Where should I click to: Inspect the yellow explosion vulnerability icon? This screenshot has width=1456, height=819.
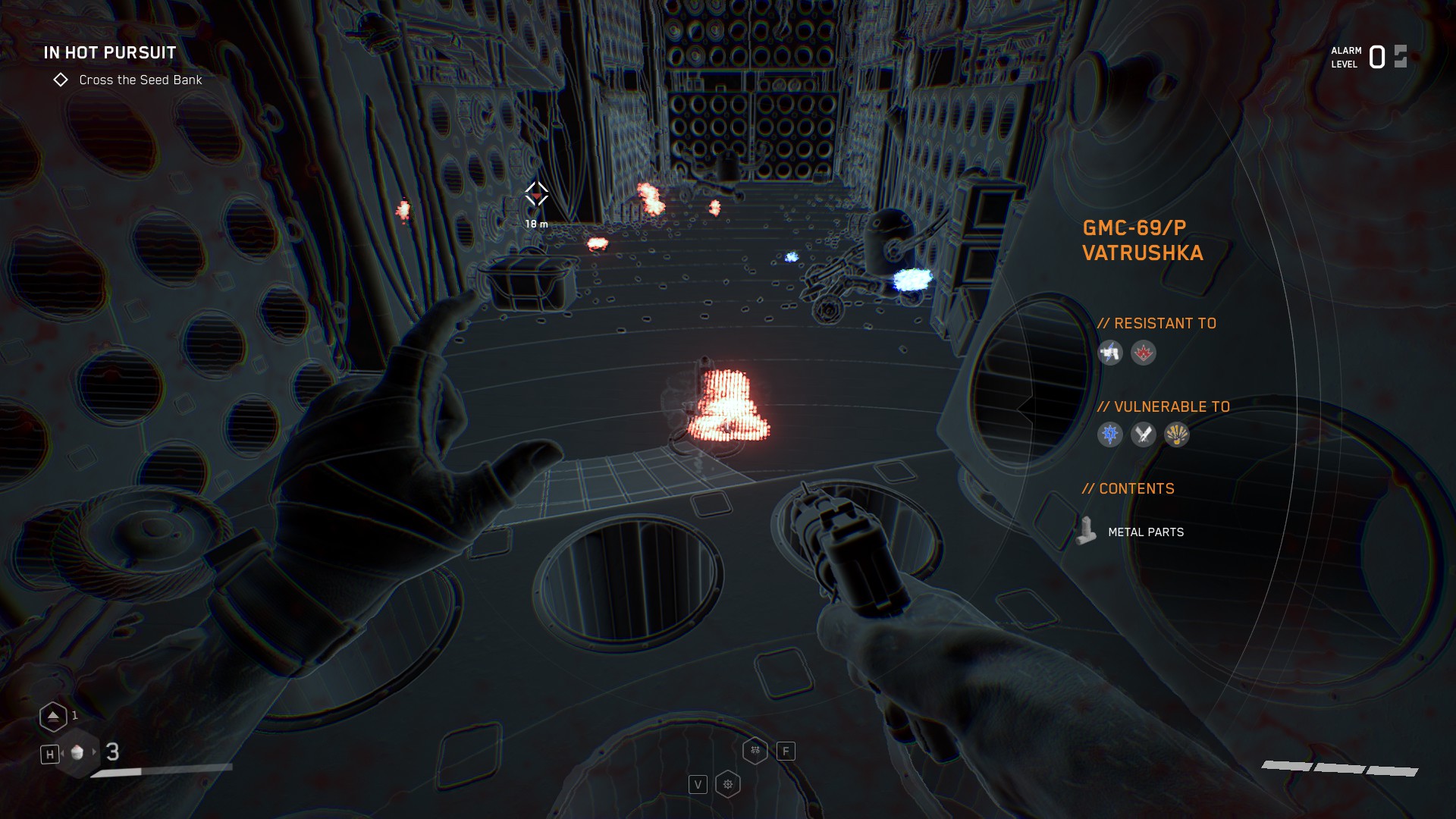coord(1177,435)
